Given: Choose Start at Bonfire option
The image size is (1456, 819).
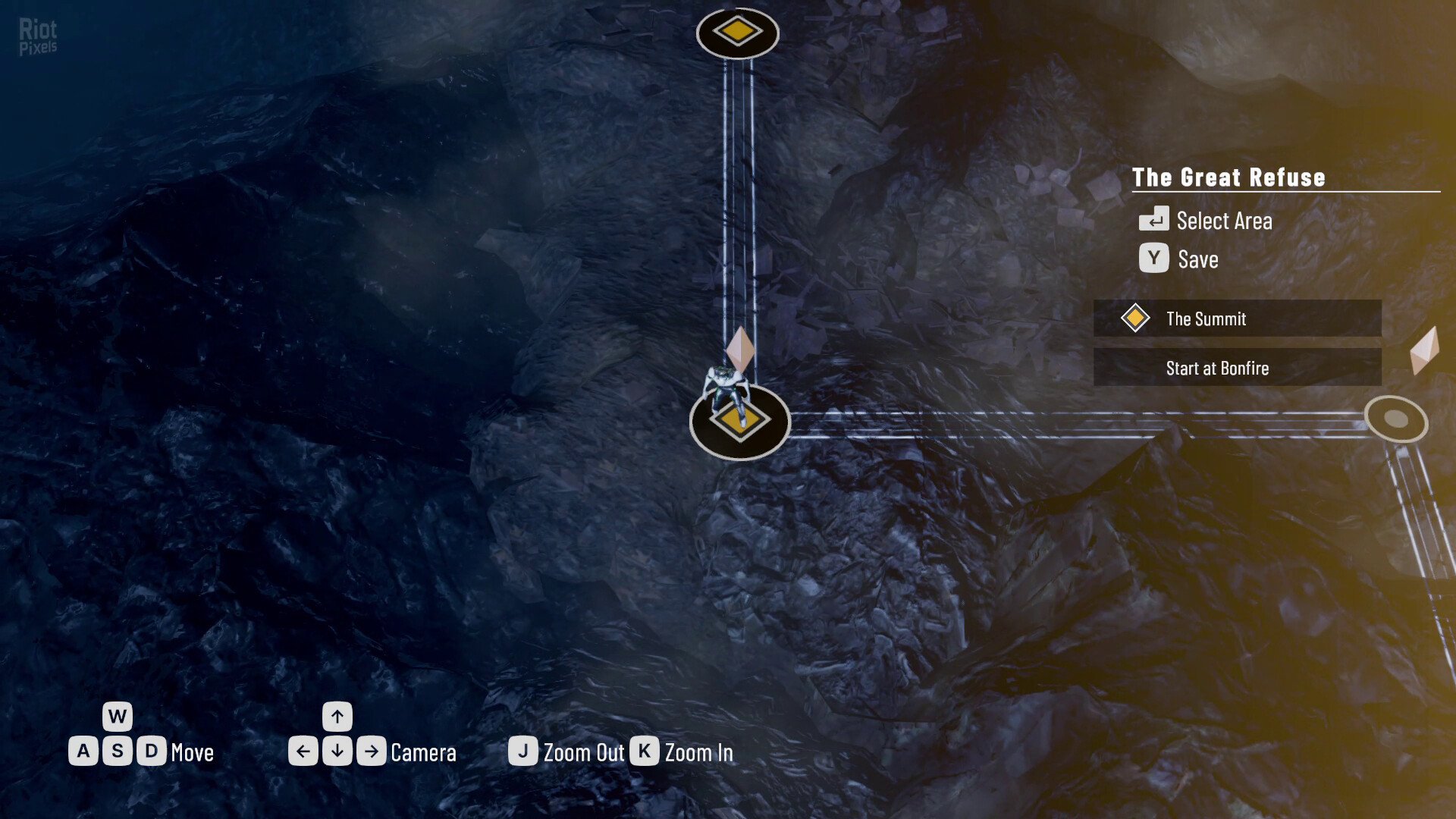Looking at the screenshot, I should point(1237,368).
